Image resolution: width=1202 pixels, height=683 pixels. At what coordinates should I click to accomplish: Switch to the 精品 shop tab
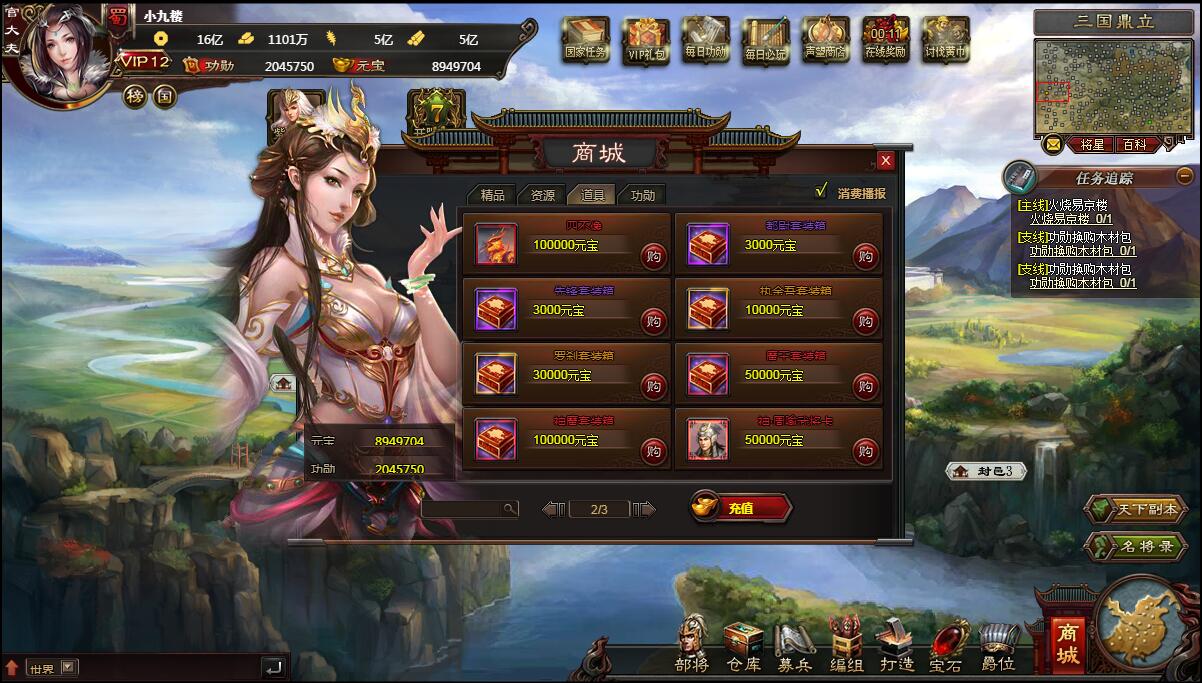[492, 195]
